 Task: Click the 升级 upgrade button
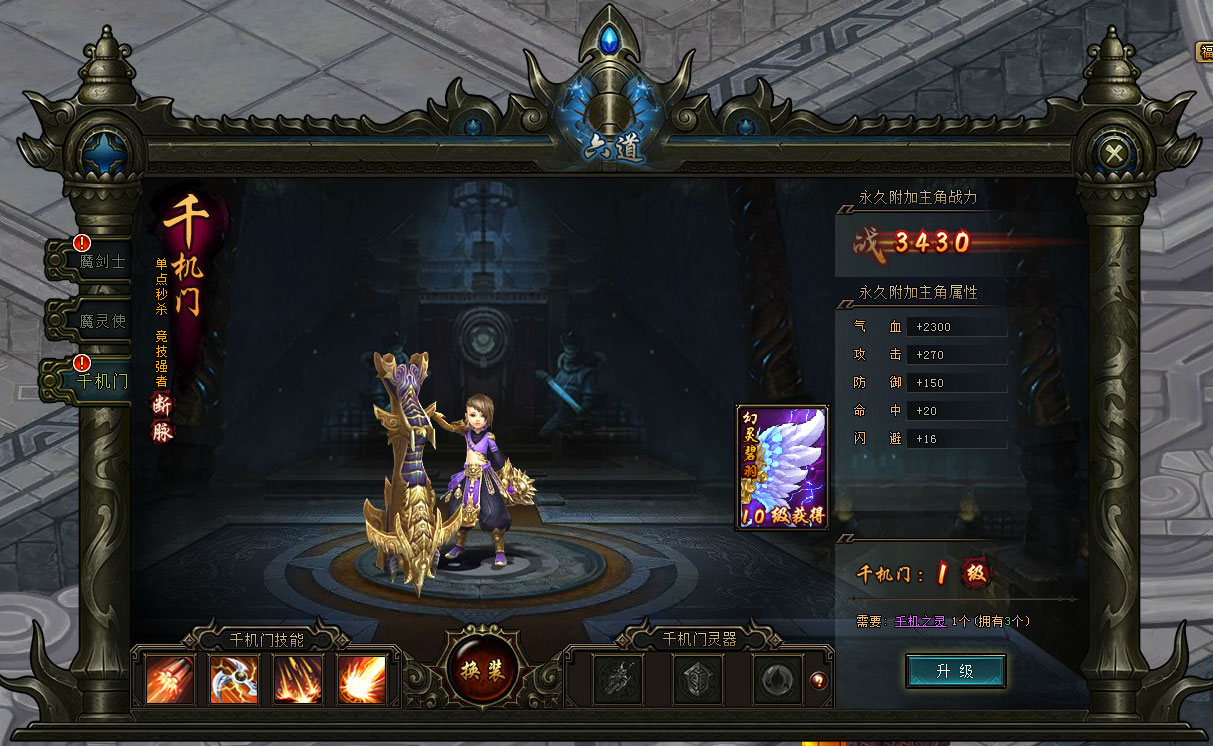pyautogui.click(x=955, y=671)
